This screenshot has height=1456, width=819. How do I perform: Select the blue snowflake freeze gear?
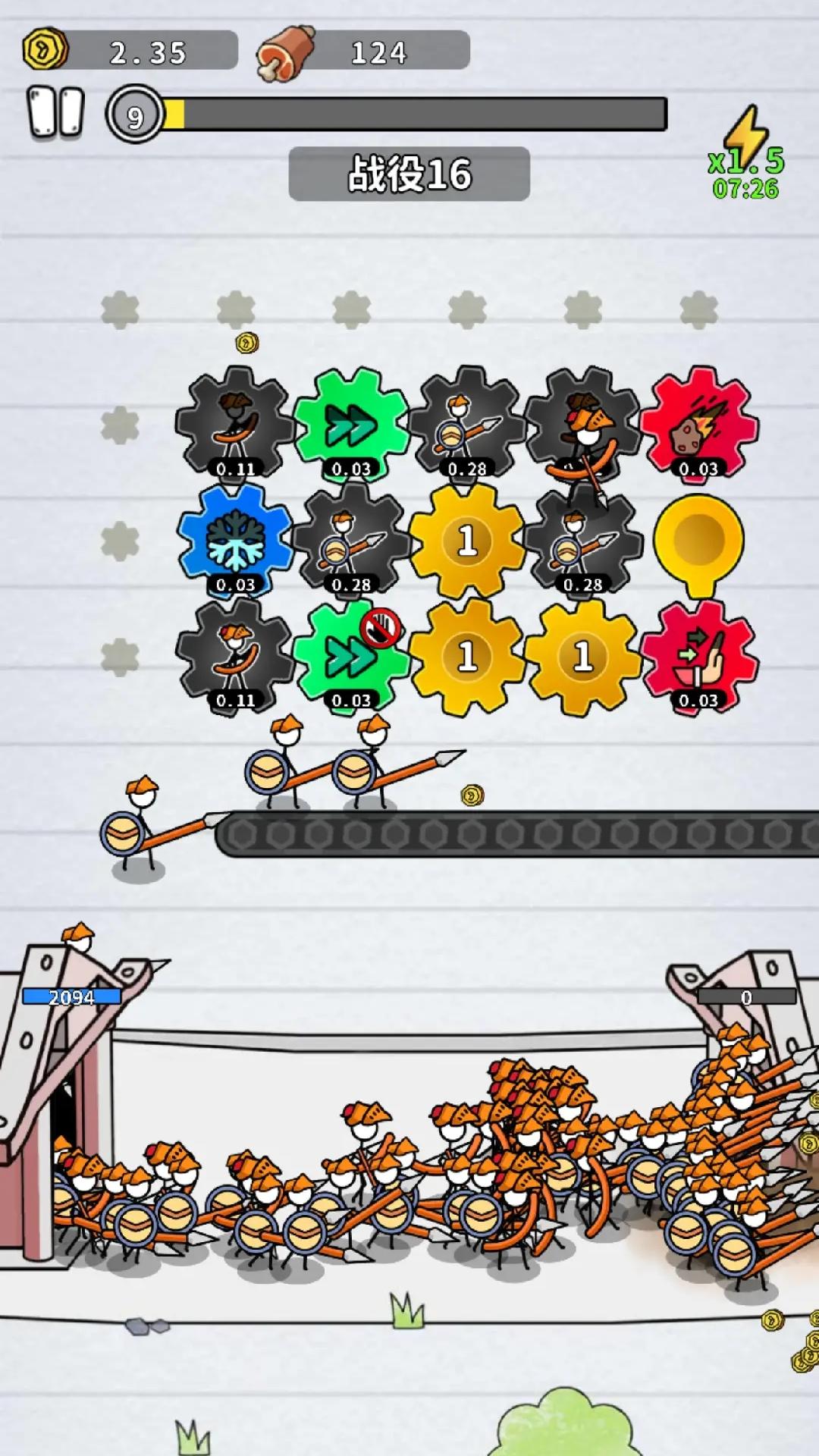click(x=235, y=540)
